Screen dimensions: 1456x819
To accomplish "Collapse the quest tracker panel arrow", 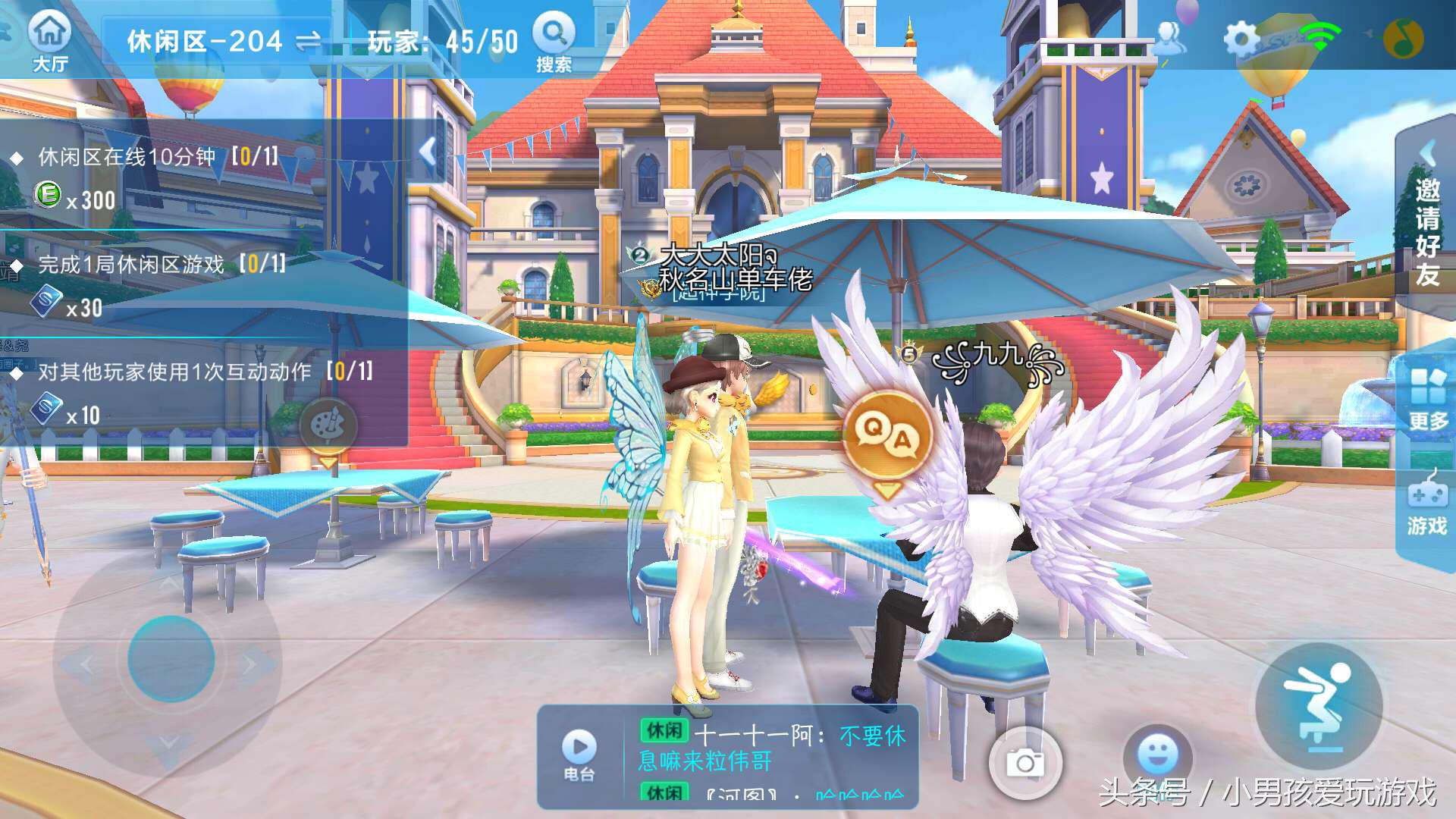I will [x=428, y=152].
